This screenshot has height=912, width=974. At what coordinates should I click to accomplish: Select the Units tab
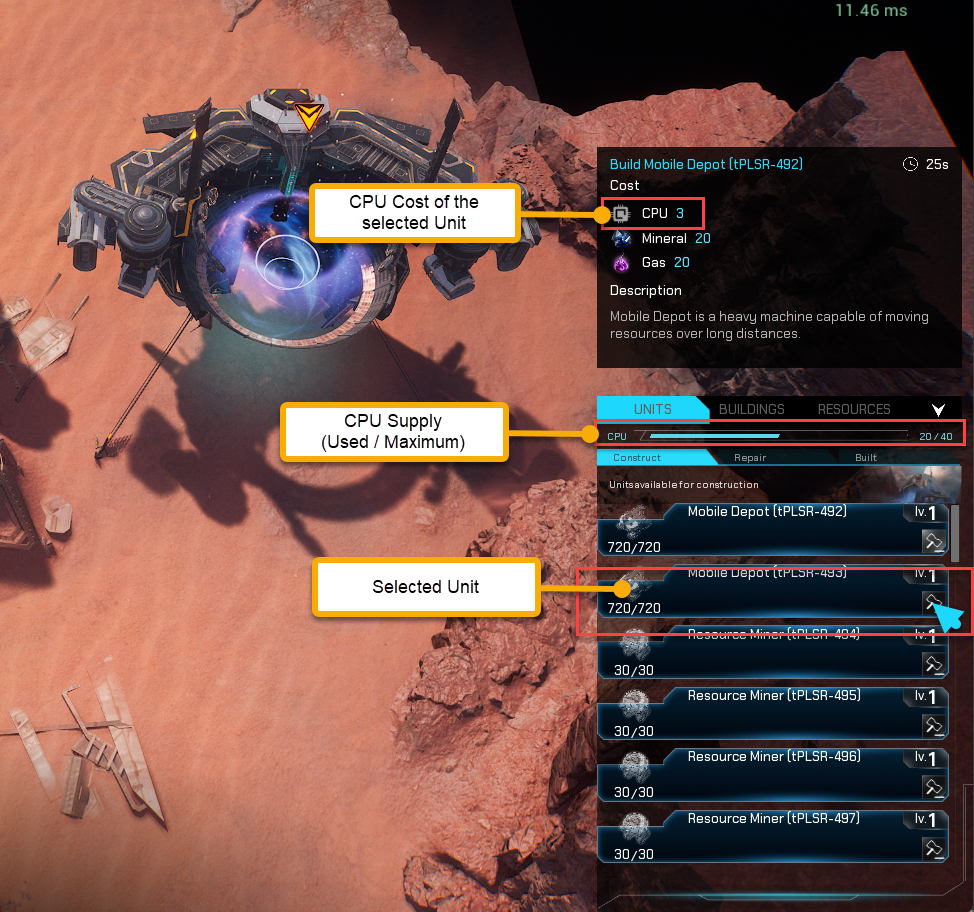(652, 409)
